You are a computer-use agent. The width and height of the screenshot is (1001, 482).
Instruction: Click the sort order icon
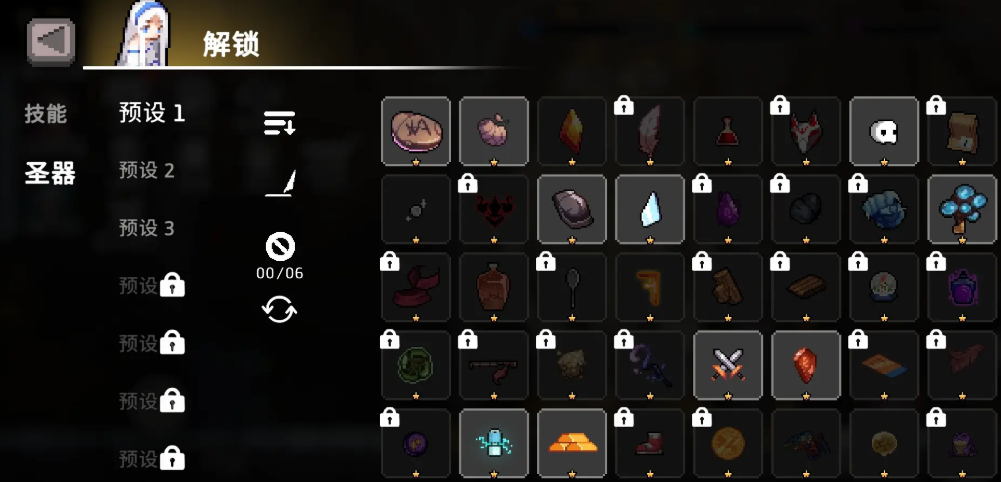point(279,124)
